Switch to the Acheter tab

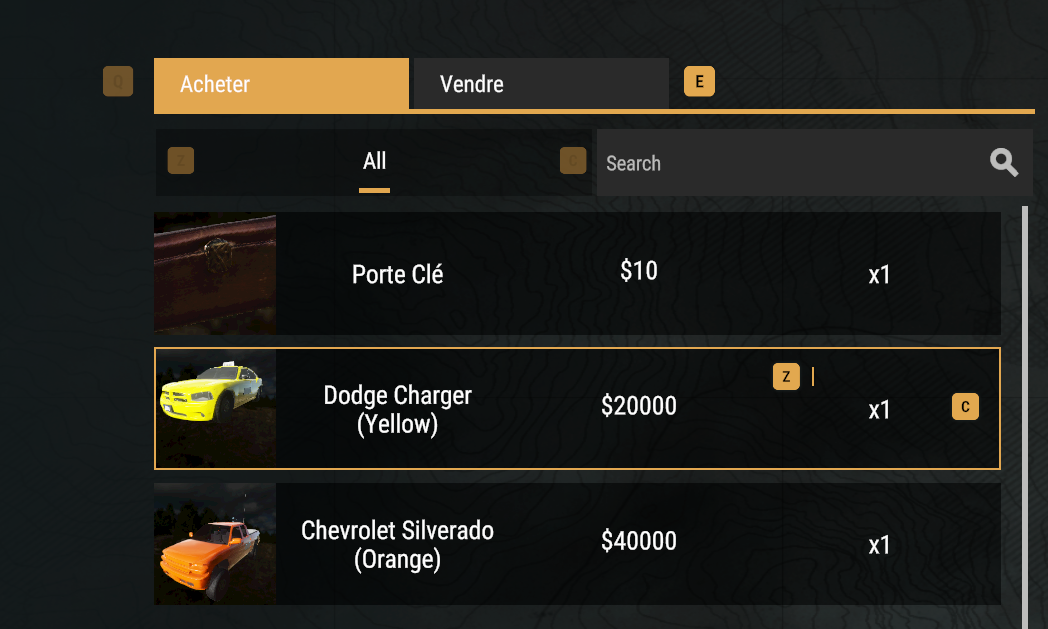(281, 84)
